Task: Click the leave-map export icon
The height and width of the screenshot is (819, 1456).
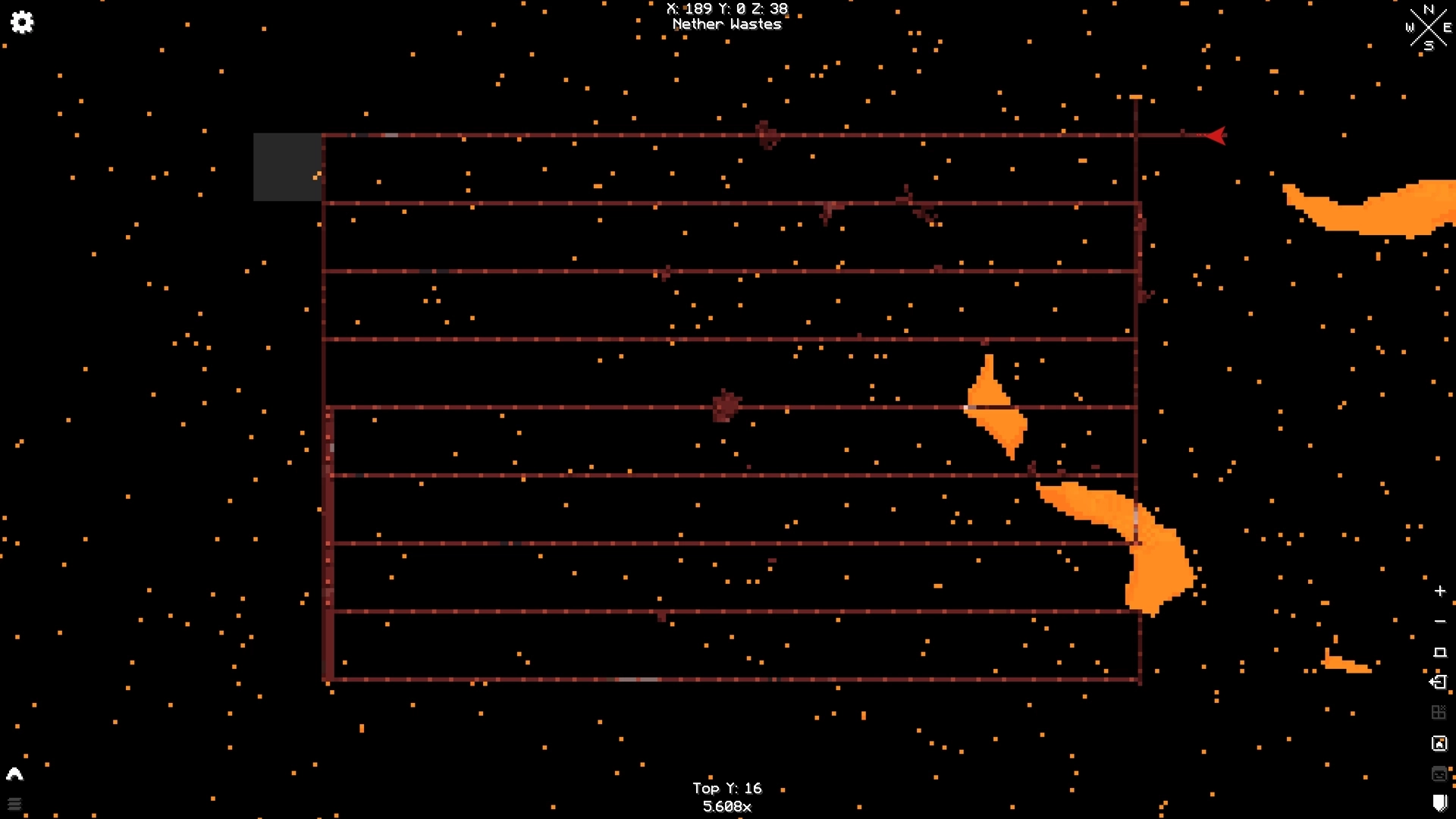Action: [x=1439, y=681]
